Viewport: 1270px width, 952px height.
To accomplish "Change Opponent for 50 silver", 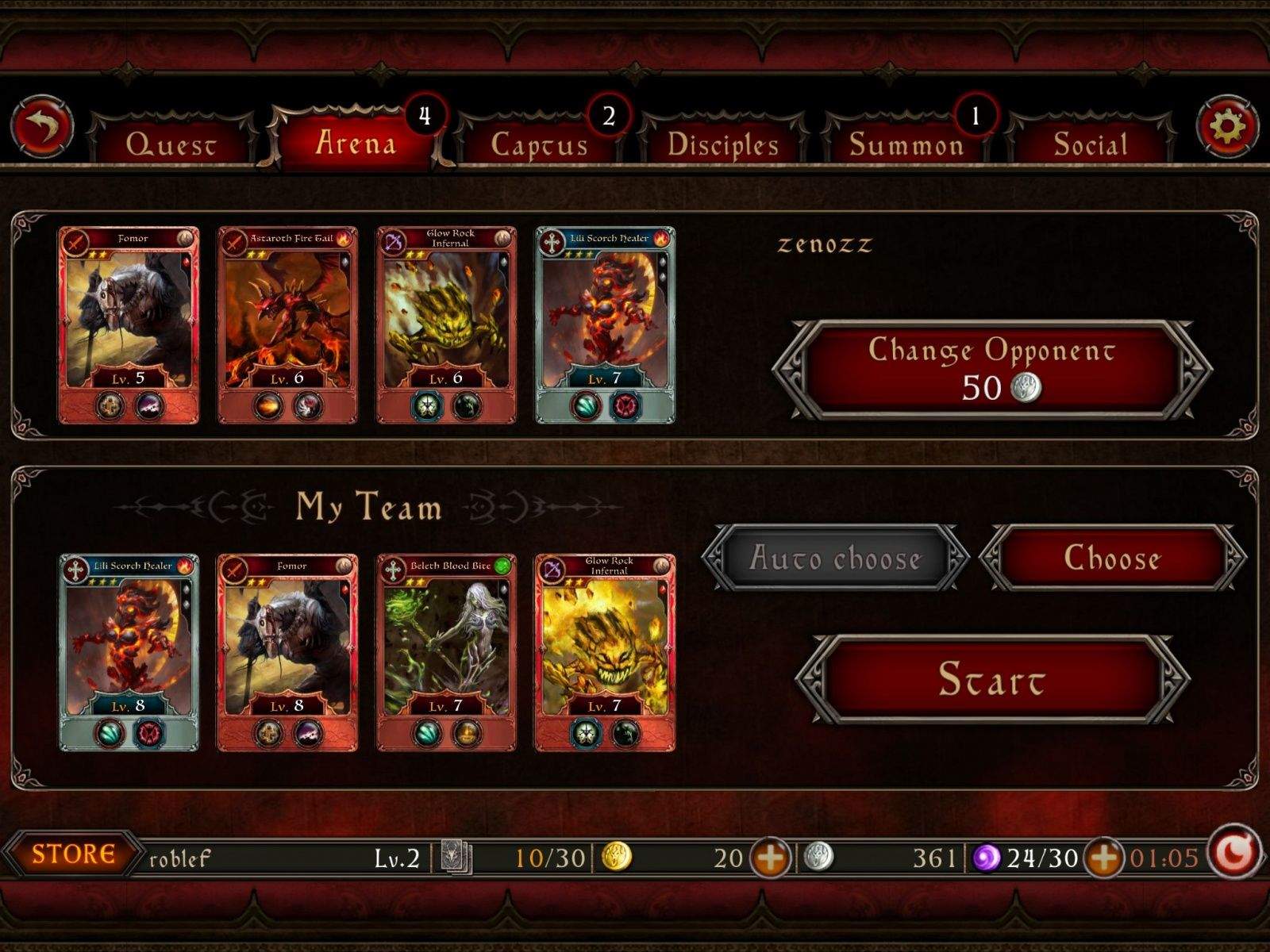I will 991,369.
